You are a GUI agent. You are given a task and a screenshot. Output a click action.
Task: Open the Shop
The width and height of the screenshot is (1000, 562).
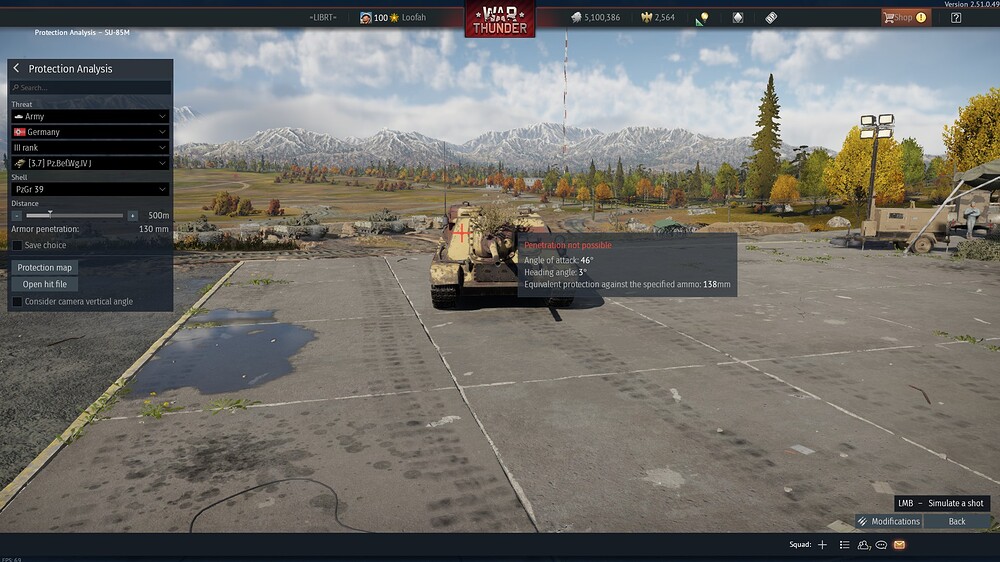[904, 17]
